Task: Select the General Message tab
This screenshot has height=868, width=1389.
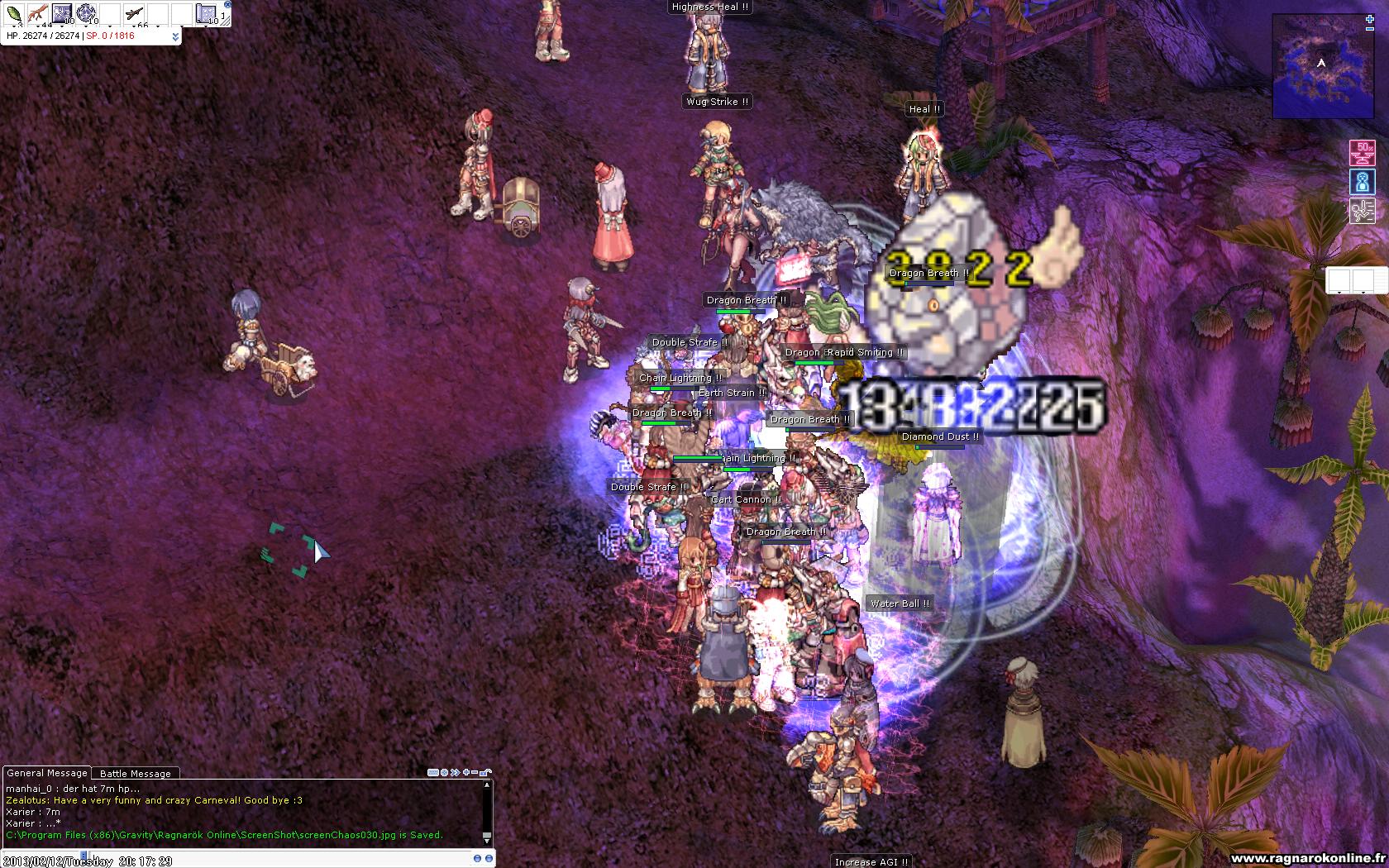Action: 47,773
